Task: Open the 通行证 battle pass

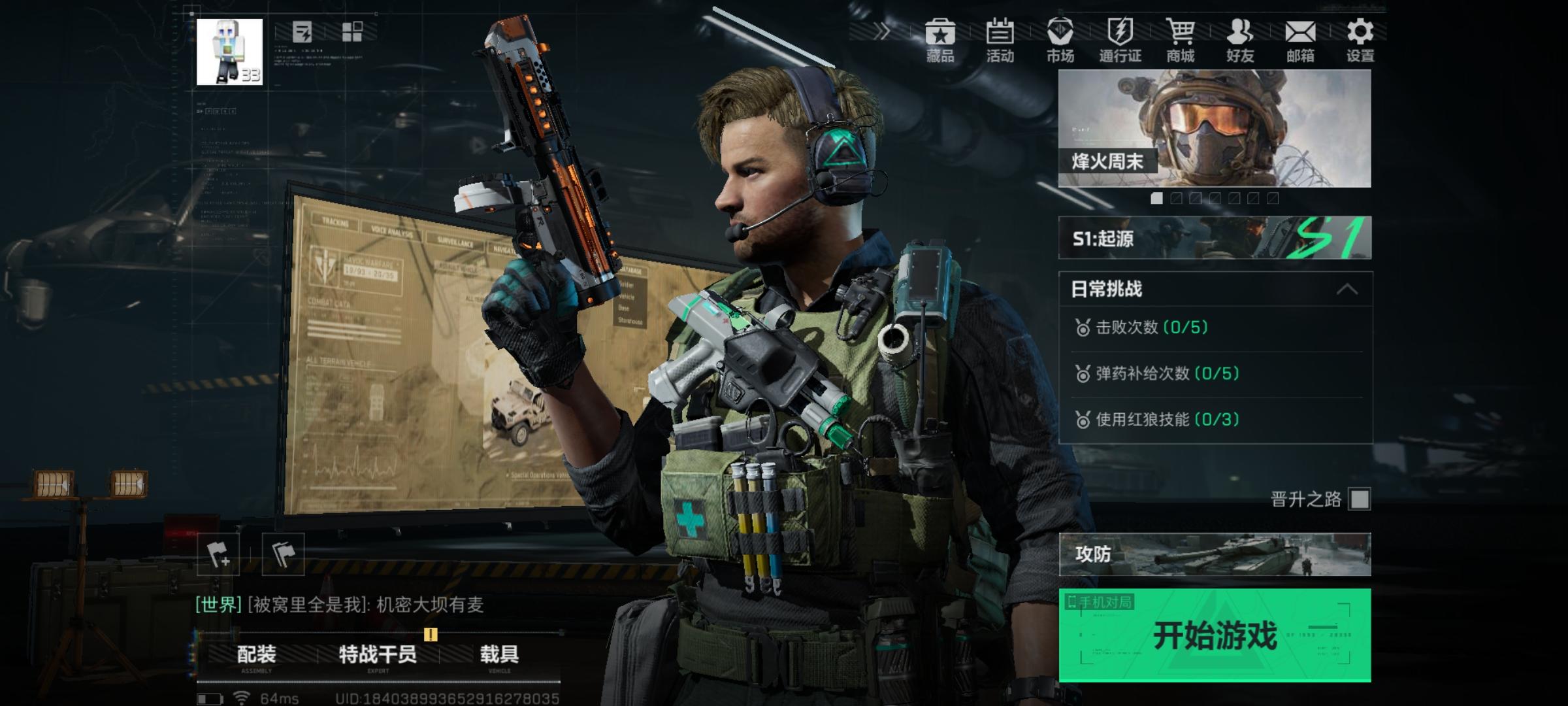Action: pyautogui.click(x=1120, y=41)
